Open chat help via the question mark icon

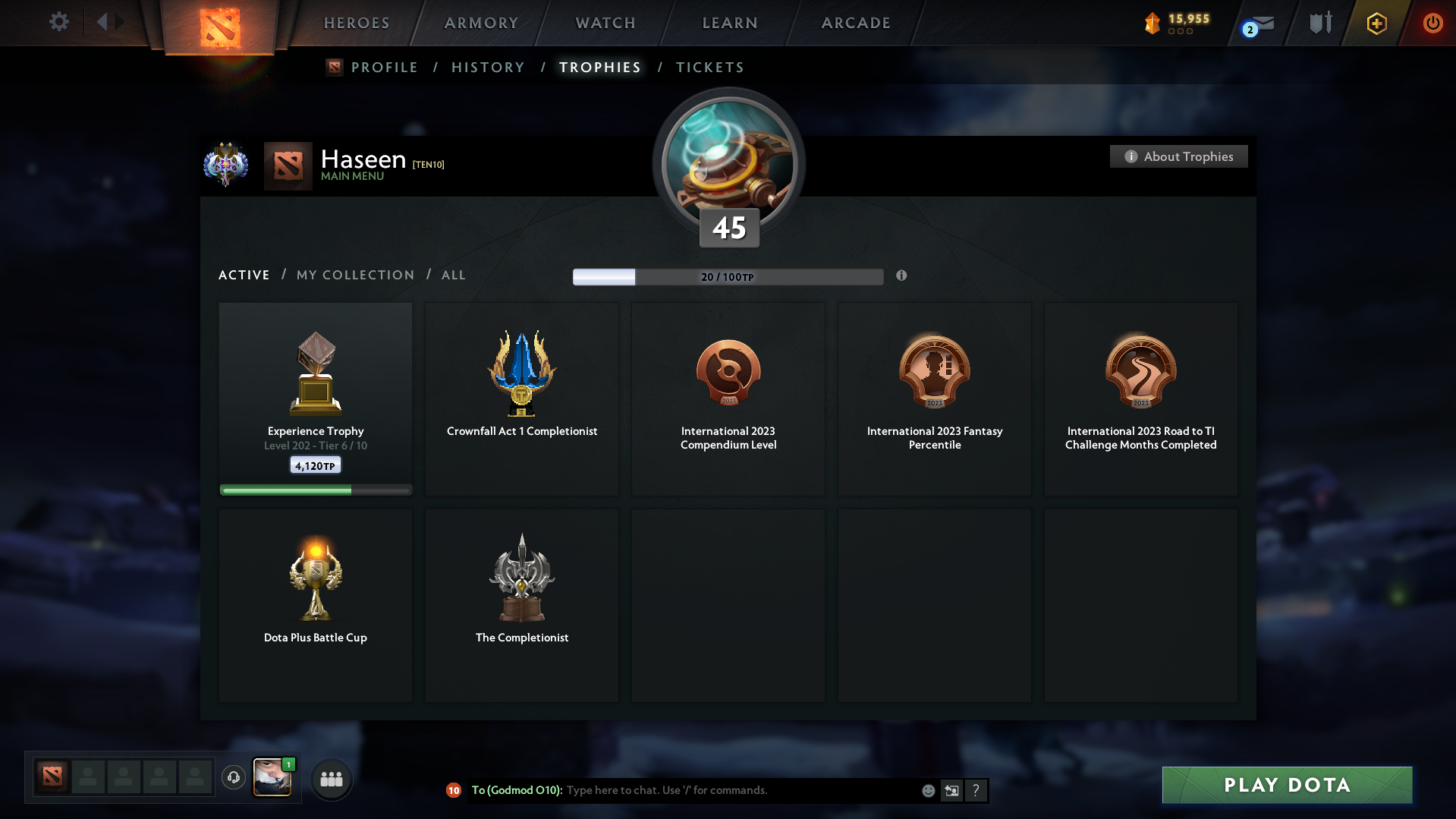976,790
